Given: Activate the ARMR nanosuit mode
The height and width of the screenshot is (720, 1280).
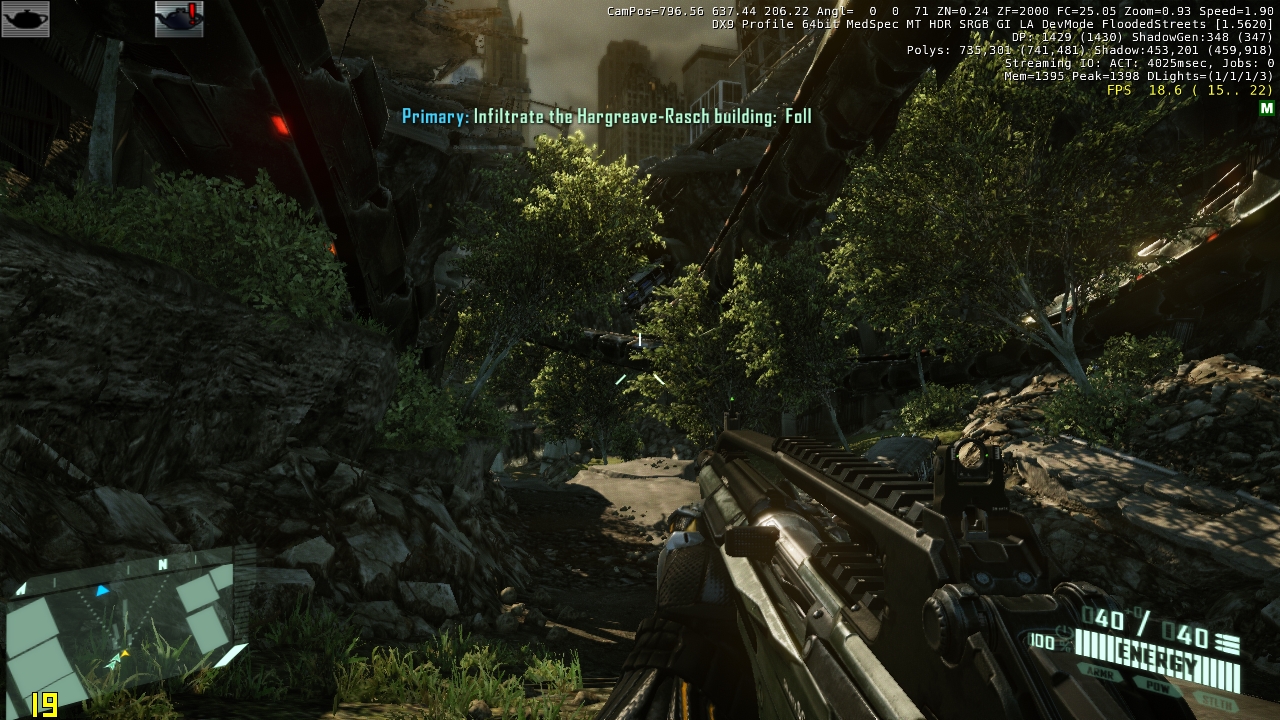Looking at the screenshot, I should click(1099, 672).
